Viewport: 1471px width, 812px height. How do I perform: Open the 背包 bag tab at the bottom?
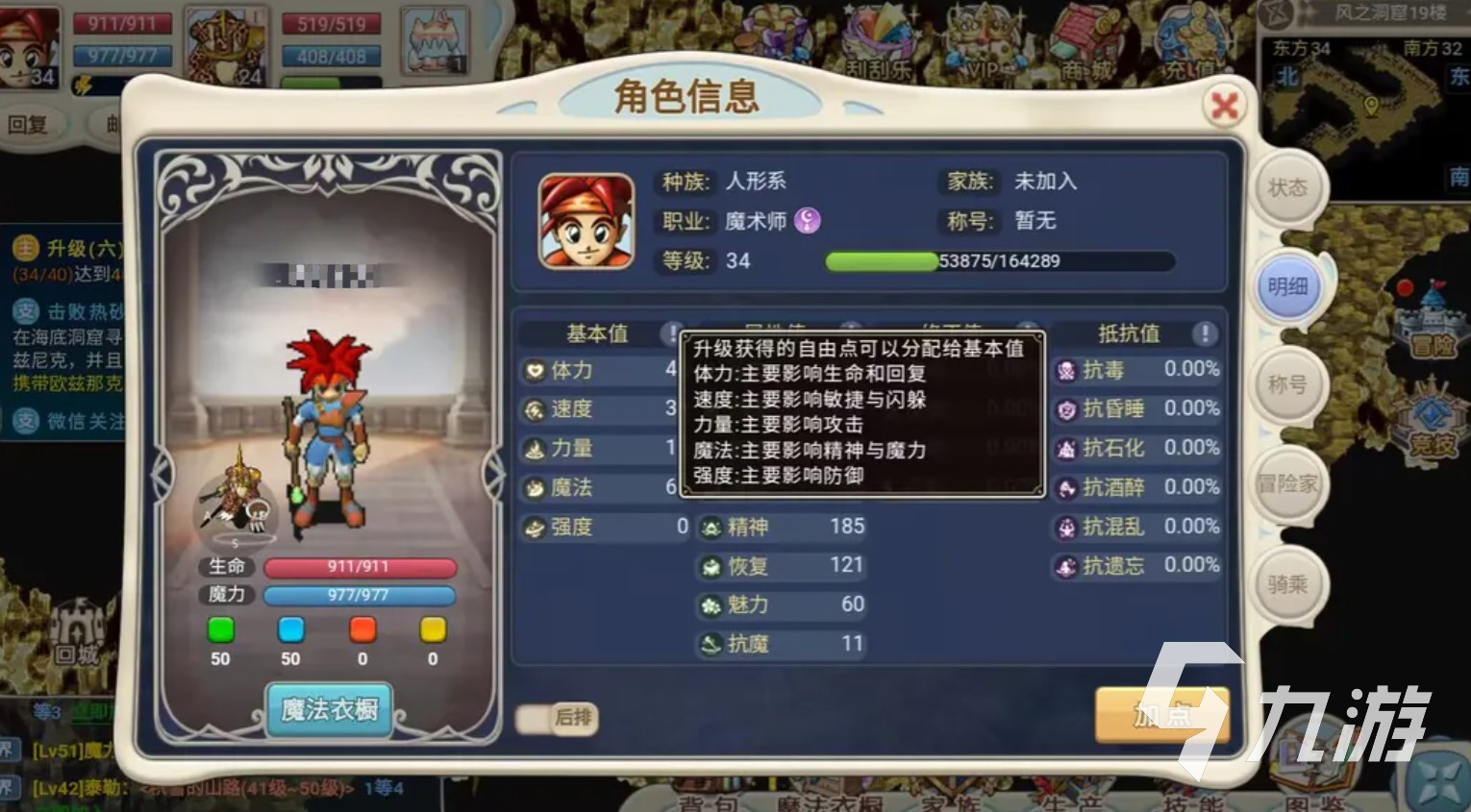(x=707, y=802)
